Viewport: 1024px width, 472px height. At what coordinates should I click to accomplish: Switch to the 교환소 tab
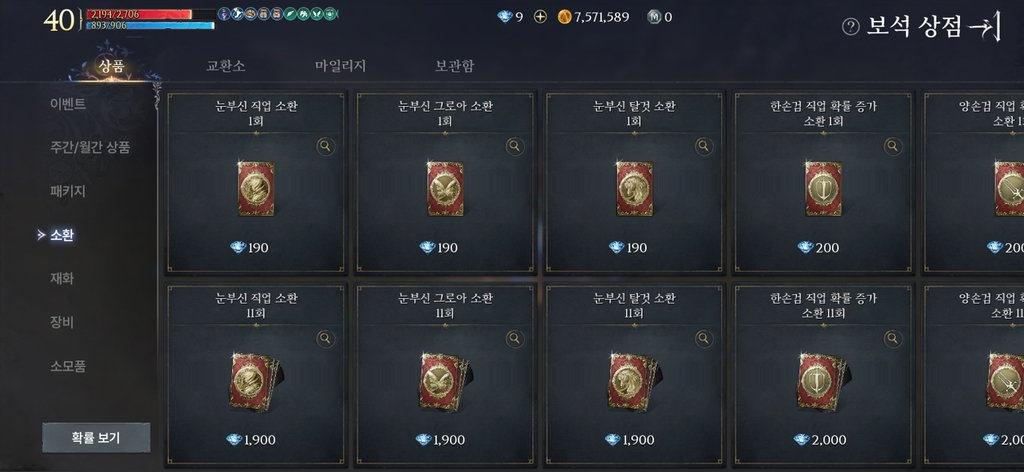[225, 66]
